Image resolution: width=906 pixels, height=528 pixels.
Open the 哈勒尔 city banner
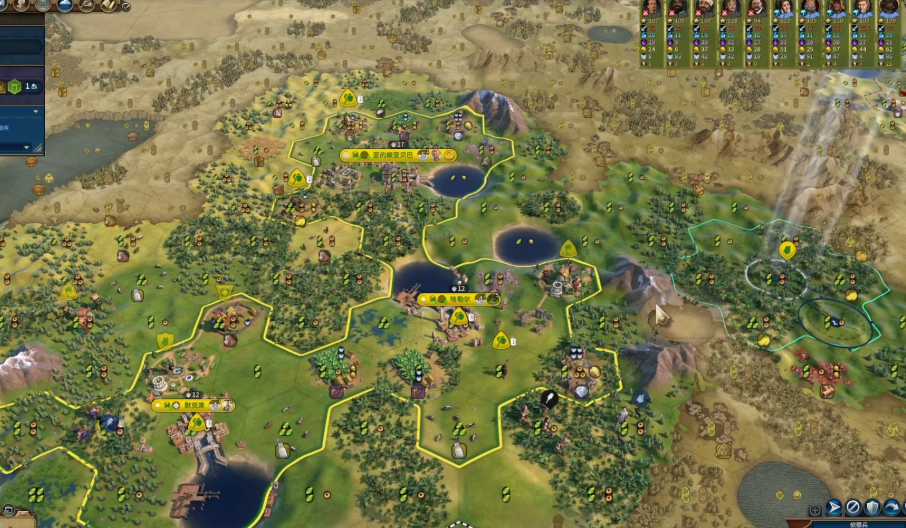click(459, 298)
